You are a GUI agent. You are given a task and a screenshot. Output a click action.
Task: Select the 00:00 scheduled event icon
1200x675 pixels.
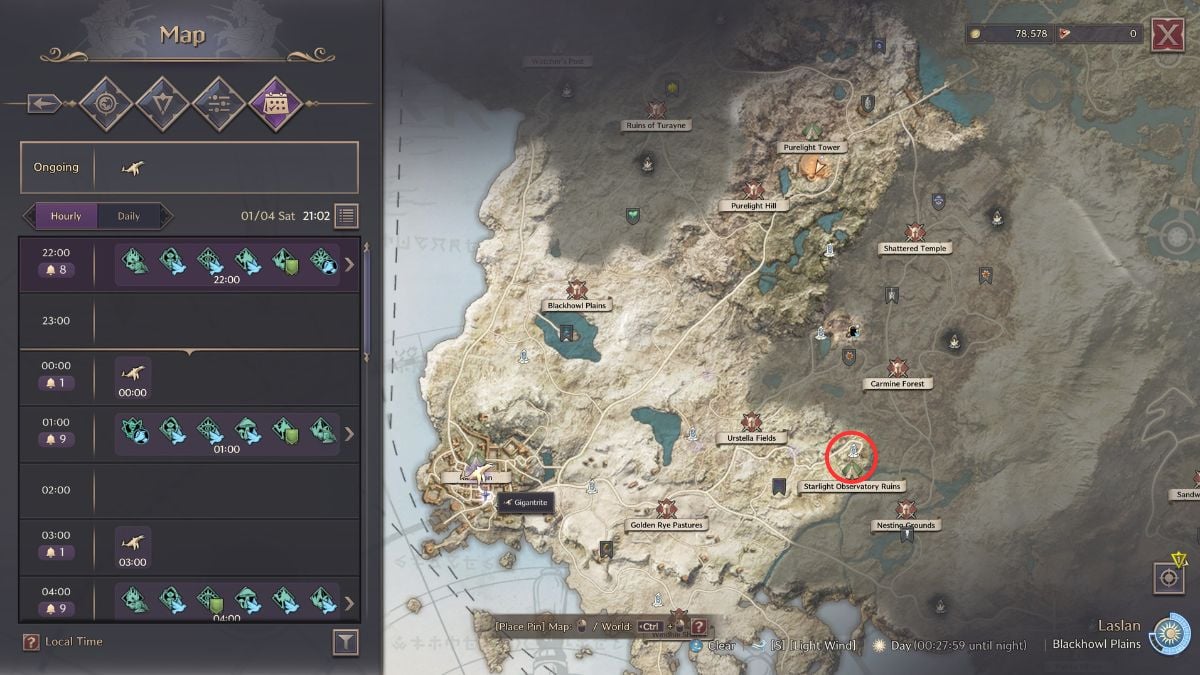pos(133,374)
